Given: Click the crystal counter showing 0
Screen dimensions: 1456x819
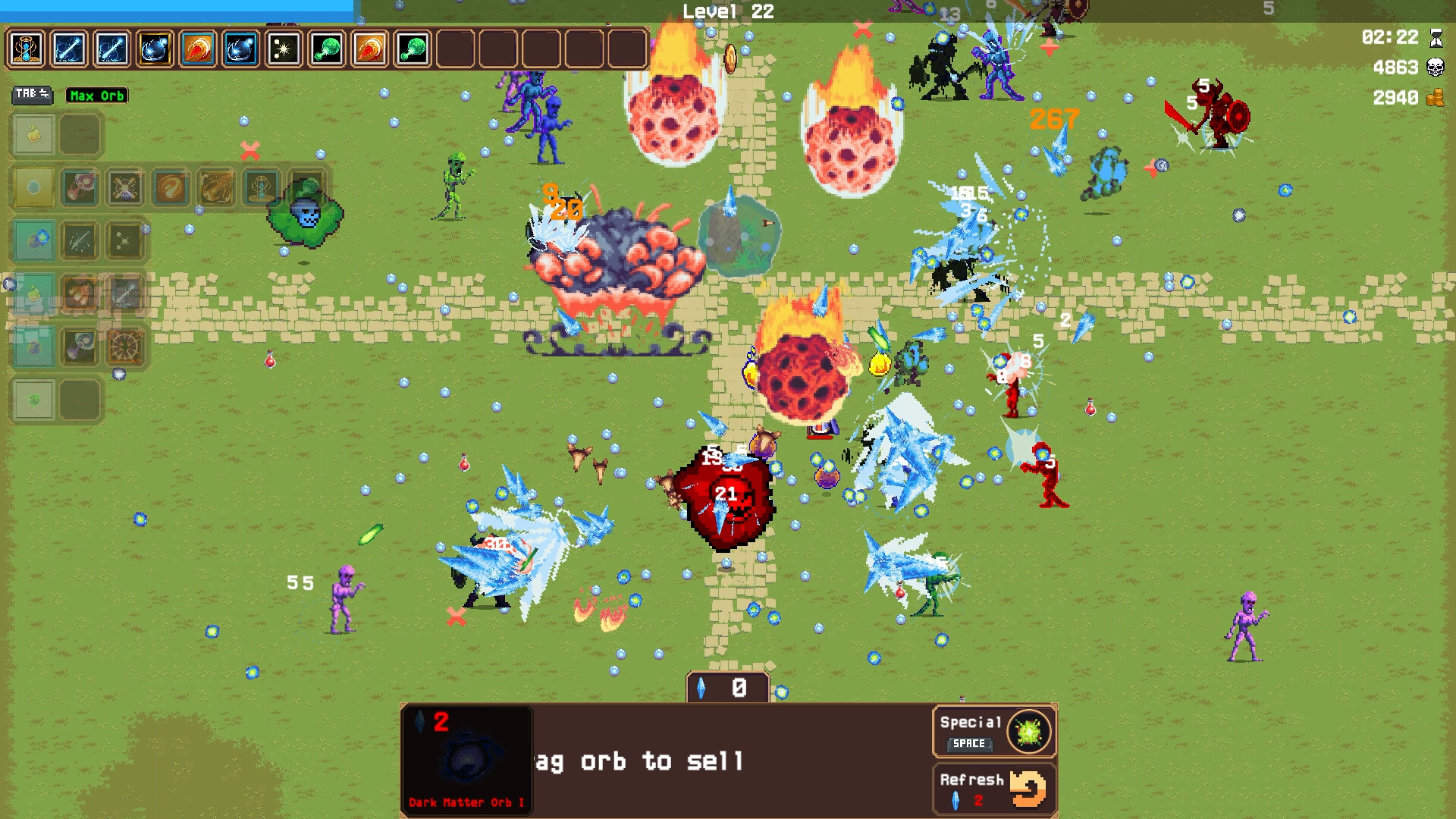Looking at the screenshot, I should (727, 689).
